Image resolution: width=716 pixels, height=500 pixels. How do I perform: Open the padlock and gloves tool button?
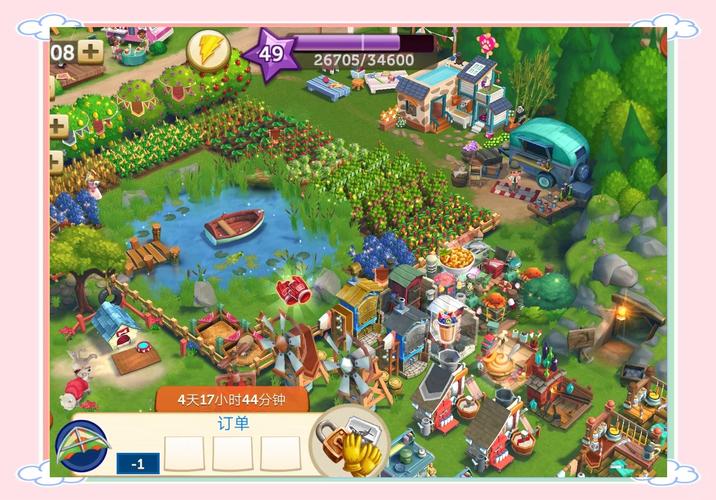pos(349,442)
